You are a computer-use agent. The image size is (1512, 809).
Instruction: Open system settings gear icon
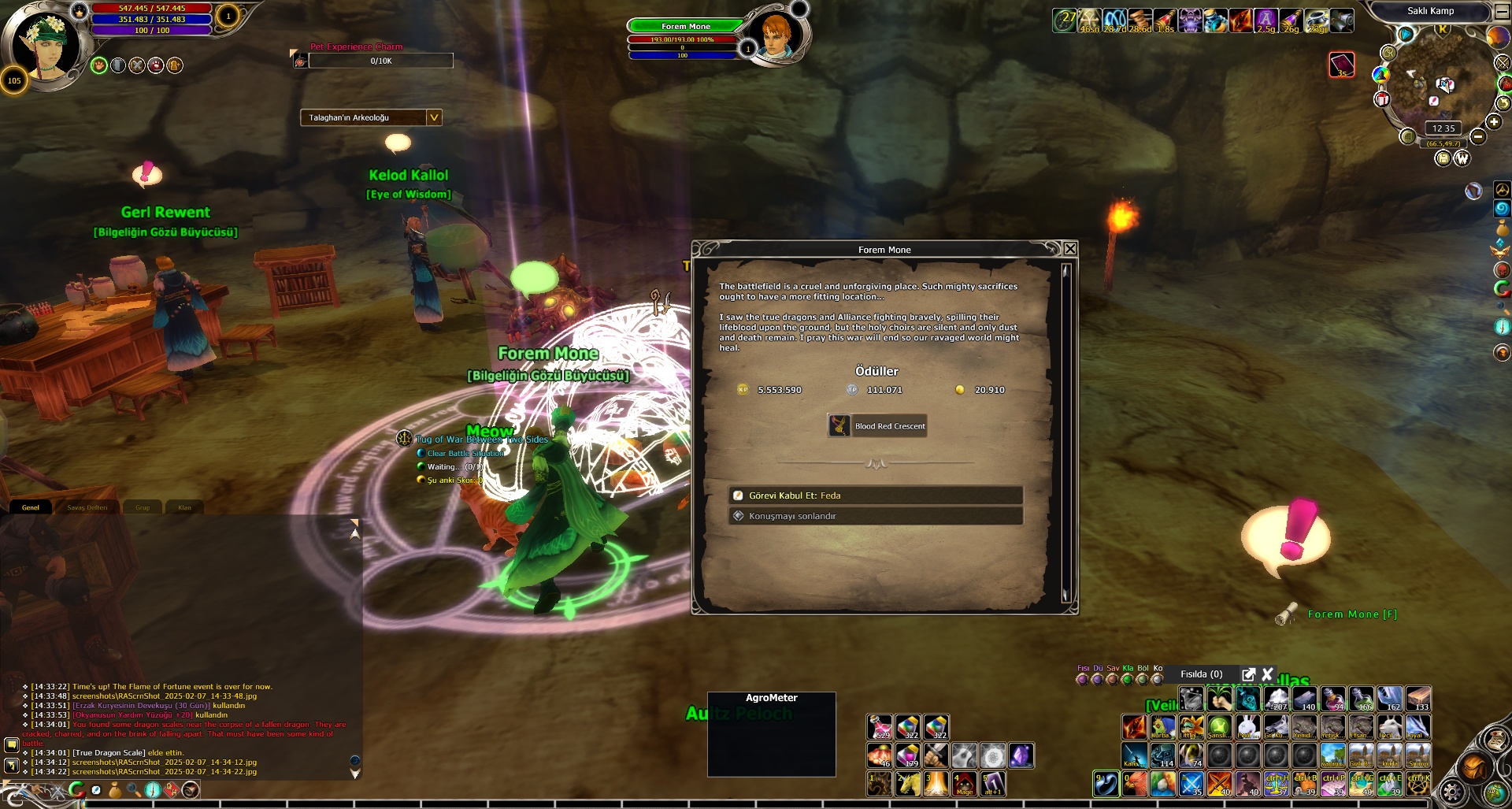point(1452,791)
